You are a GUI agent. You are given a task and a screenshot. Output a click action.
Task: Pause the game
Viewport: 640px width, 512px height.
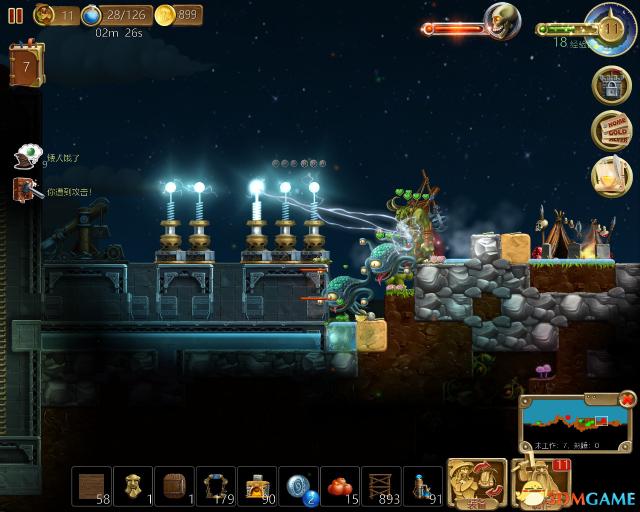coord(15,15)
